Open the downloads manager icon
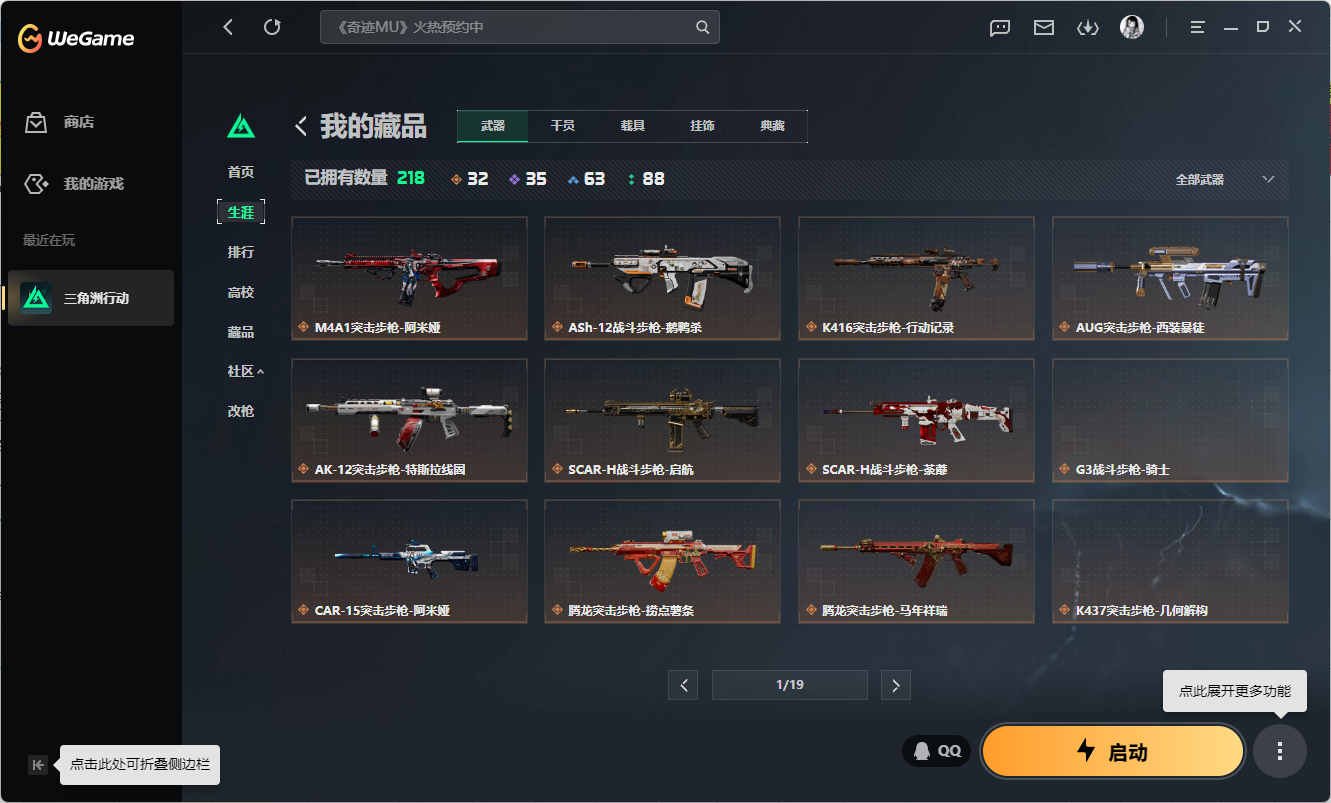 point(1087,27)
